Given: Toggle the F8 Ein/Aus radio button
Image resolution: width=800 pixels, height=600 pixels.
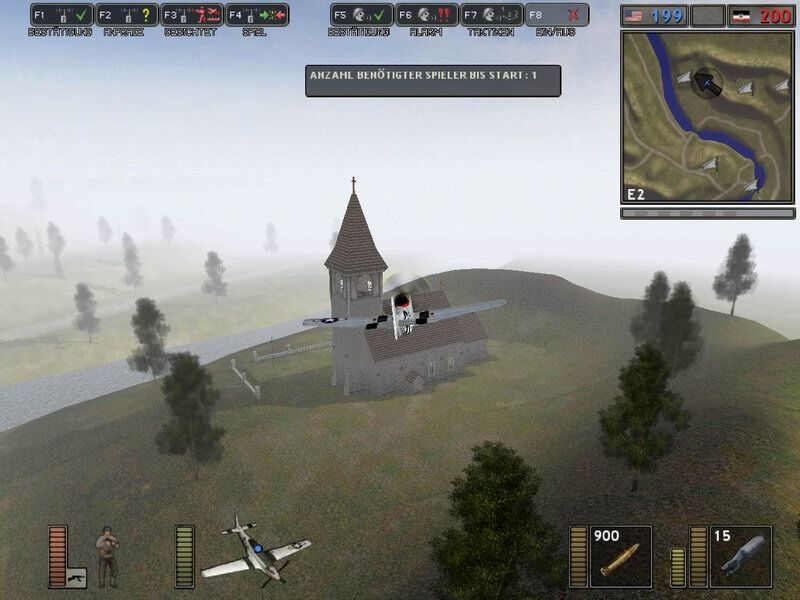Looking at the screenshot, I should click(556, 15).
